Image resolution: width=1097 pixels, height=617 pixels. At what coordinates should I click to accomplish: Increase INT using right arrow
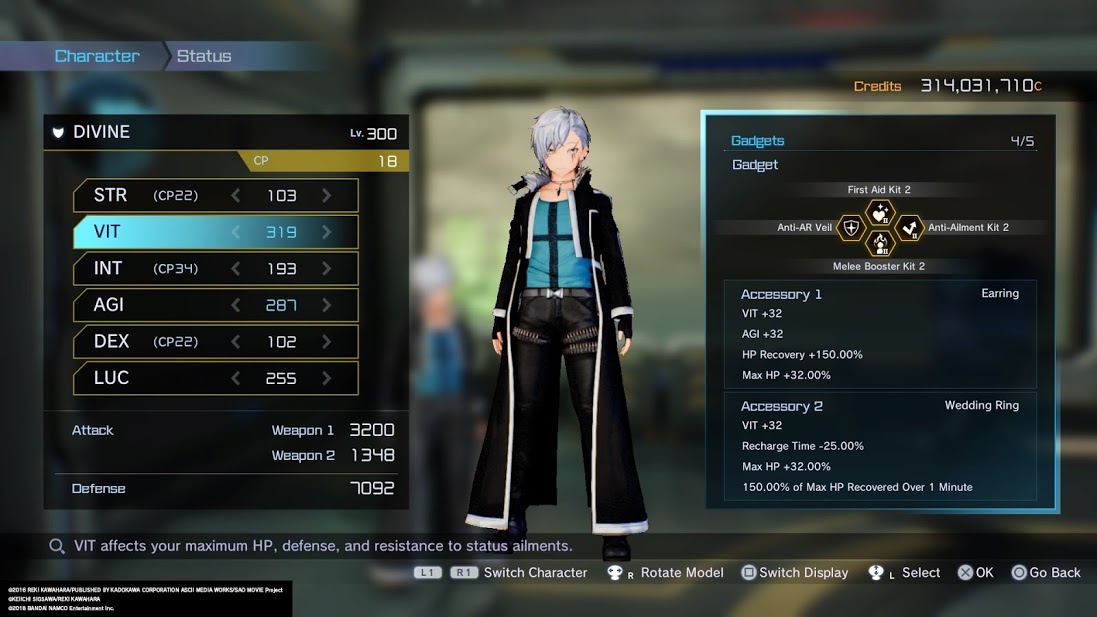click(x=327, y=269)
